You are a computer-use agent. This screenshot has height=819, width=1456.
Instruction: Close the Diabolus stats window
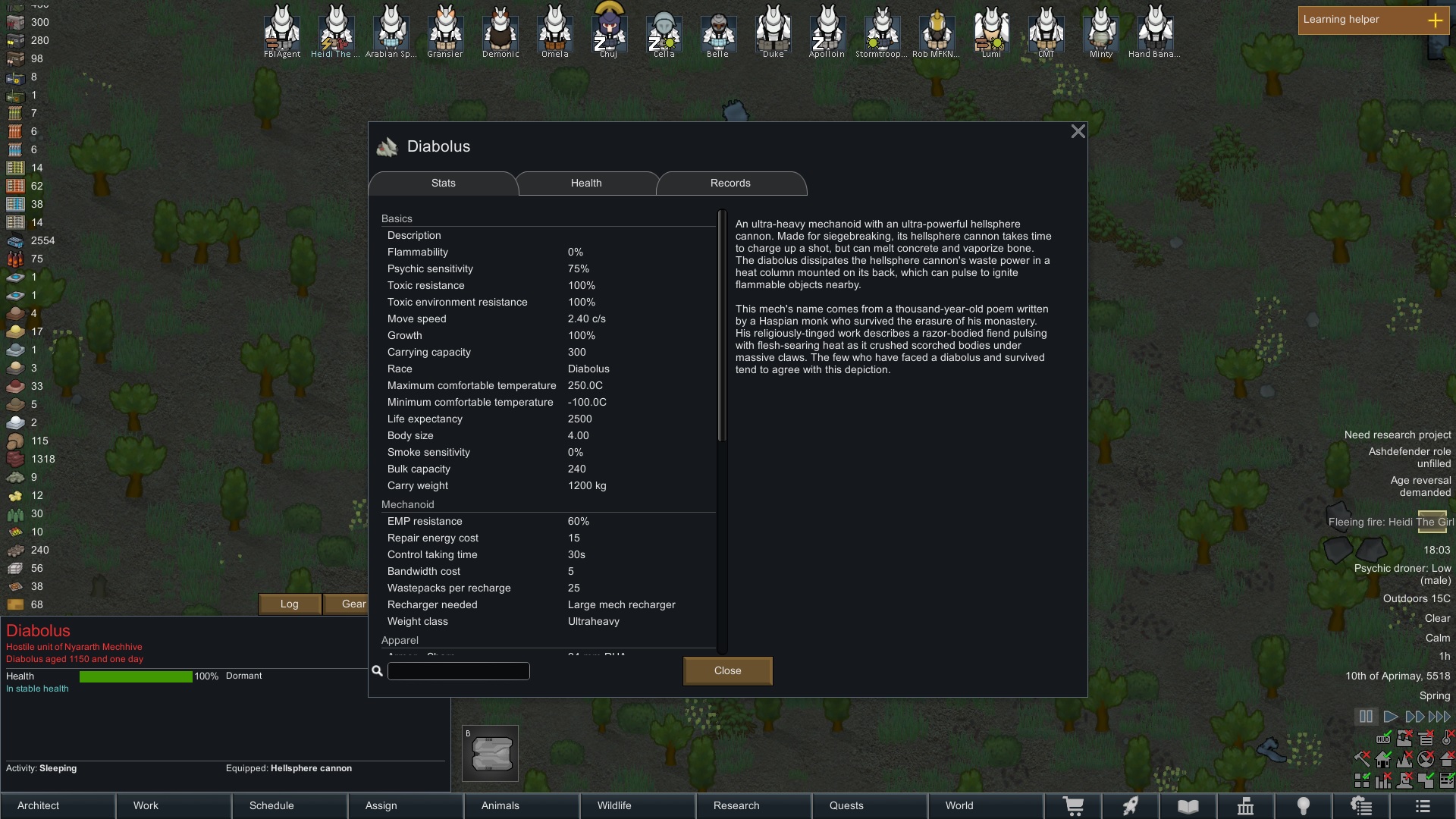[1078, 130]
